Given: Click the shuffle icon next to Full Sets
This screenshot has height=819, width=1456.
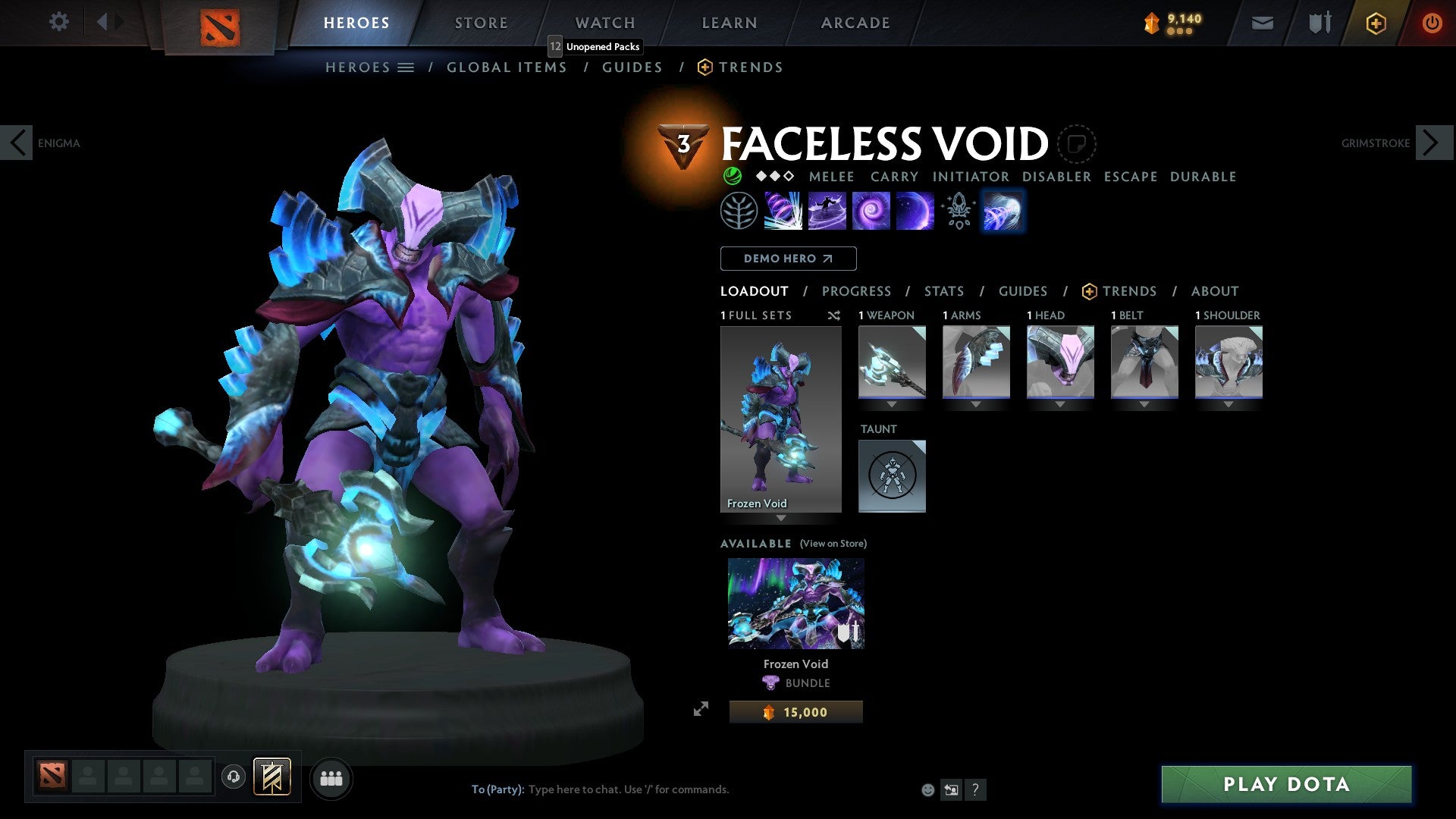Looking at the screenshot, I should click(833, 315).
